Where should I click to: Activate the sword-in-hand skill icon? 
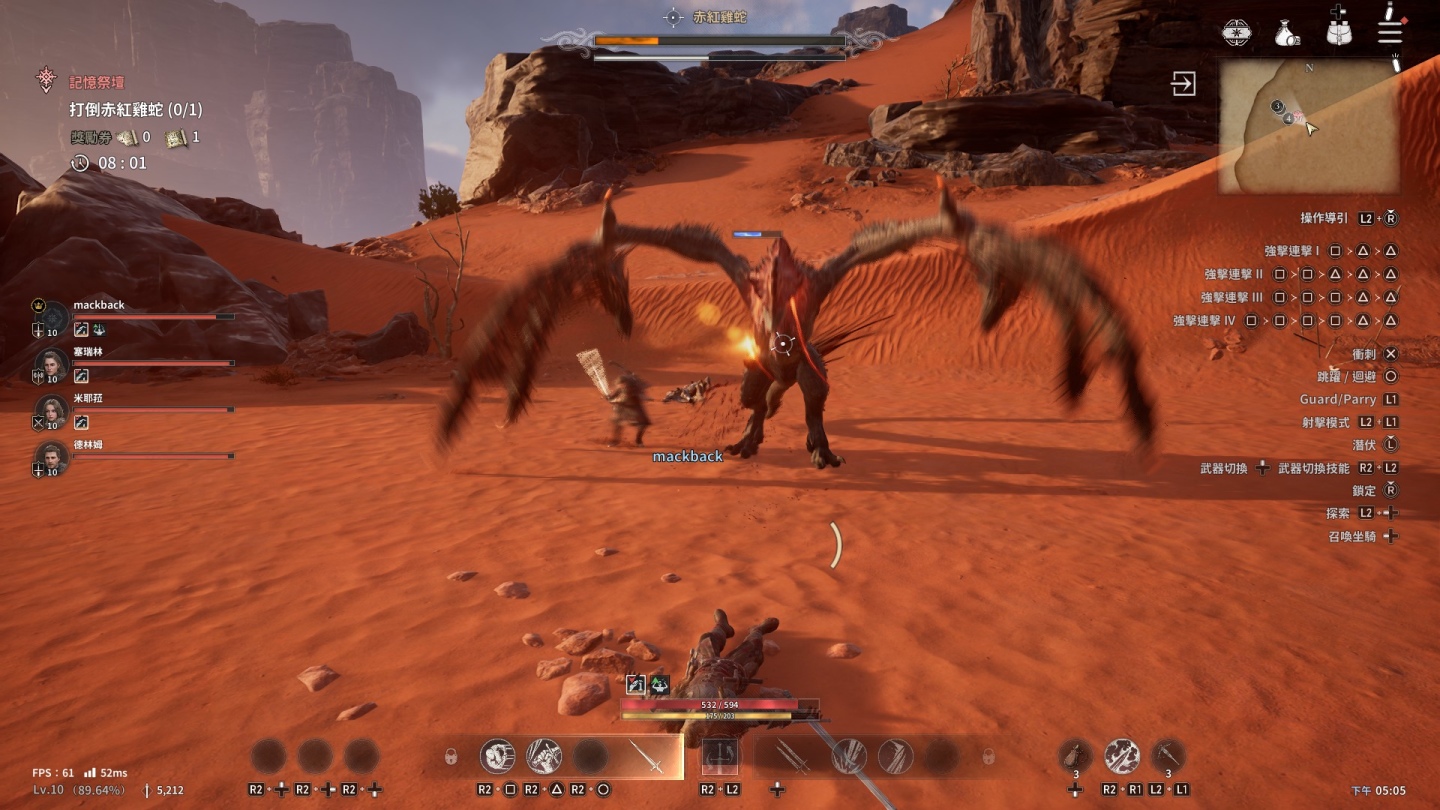pyautogui.click(x=544, y=756)
